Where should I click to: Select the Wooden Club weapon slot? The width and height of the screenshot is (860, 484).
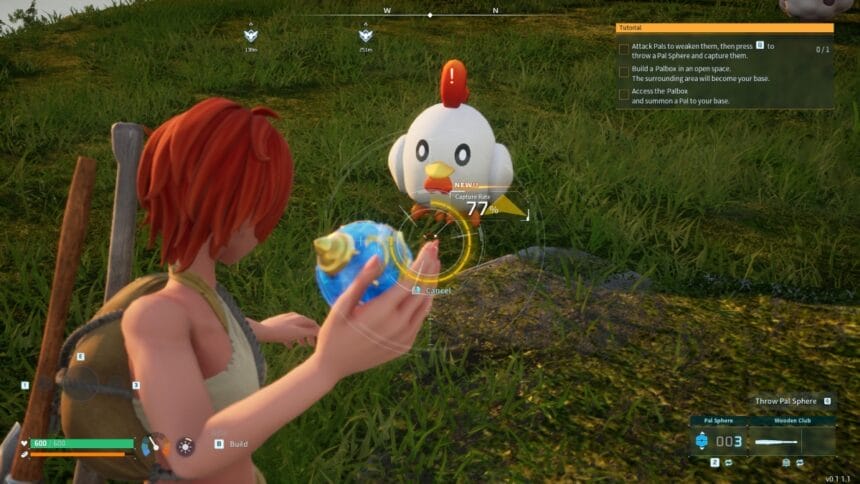coord(792,441)
